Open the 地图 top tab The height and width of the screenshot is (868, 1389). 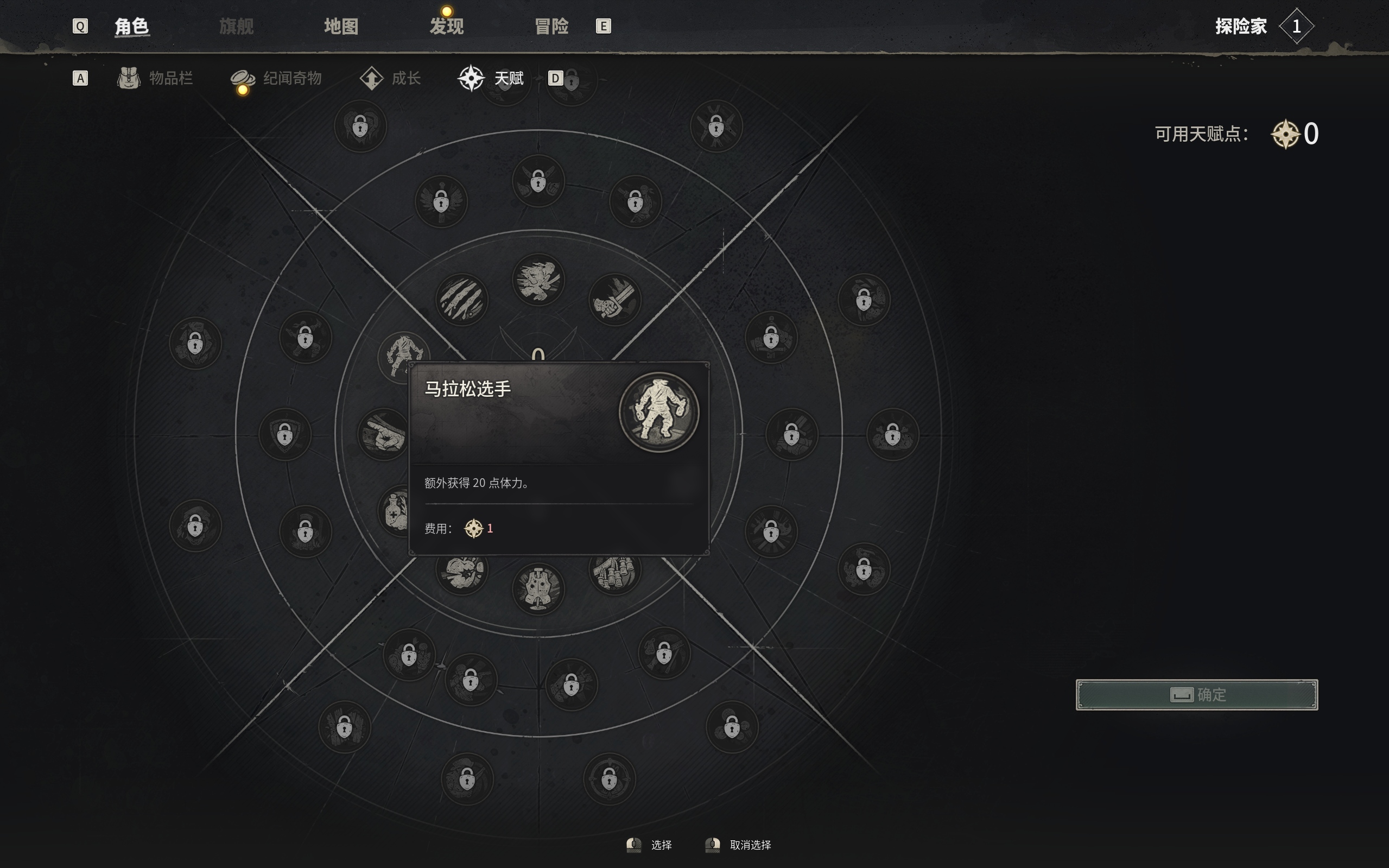click(341, 27)
